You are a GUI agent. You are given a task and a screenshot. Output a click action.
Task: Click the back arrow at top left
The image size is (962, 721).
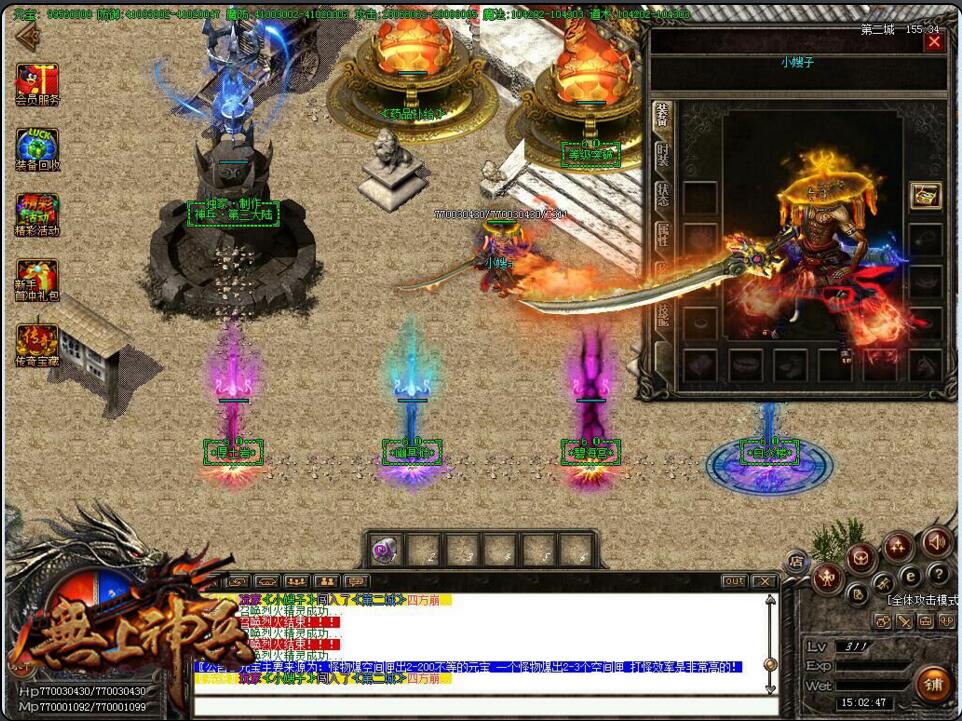pyautogui.click(x=25, y=37)
